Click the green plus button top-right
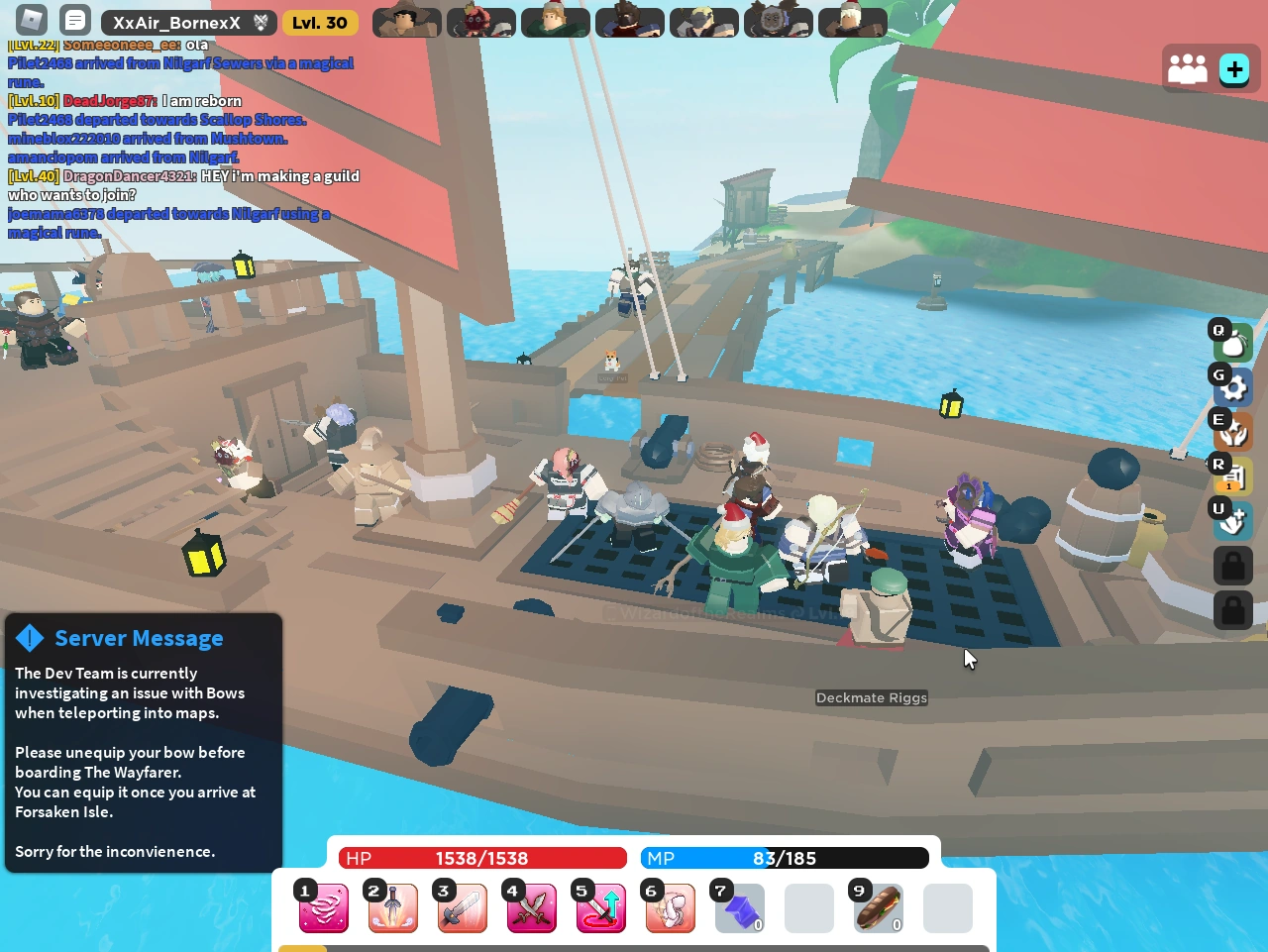The width and height of the screenshot is (1268, 952). point(1233,68)
